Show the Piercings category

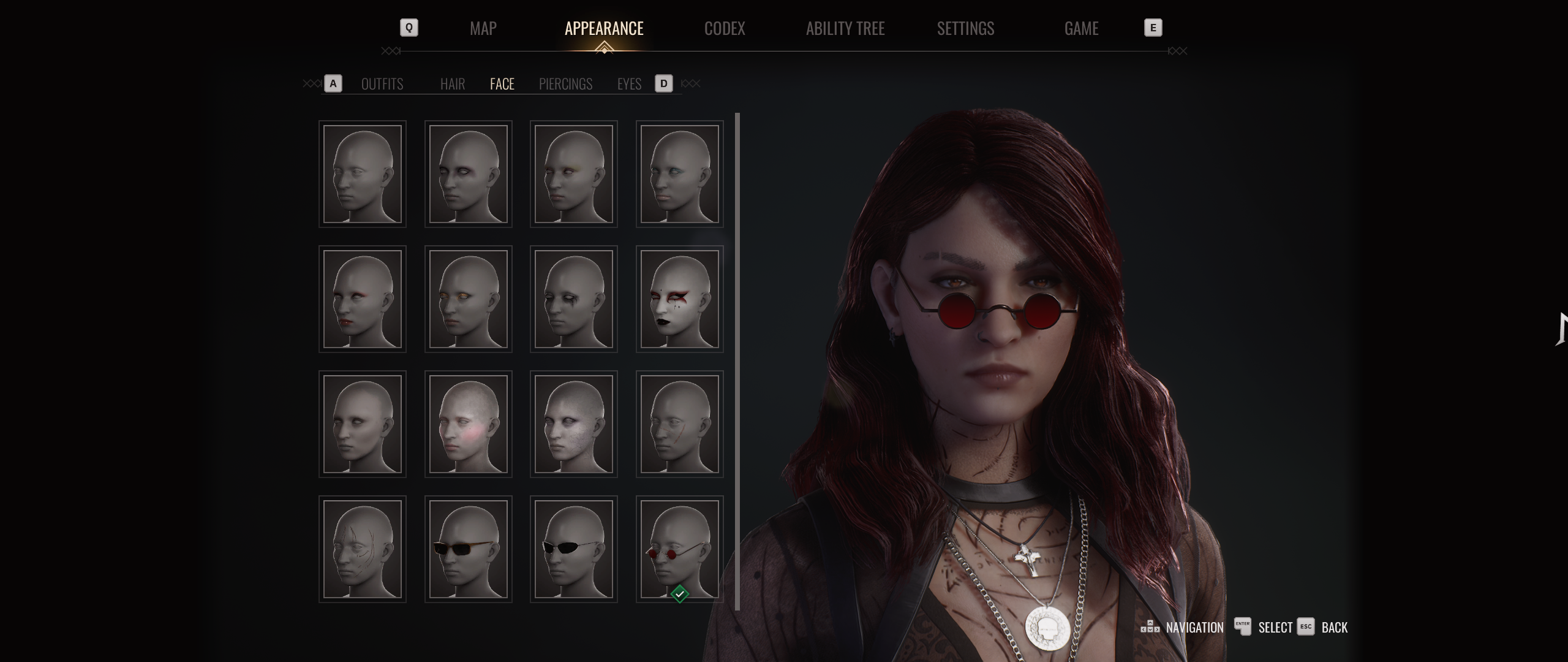coord(565,84)
